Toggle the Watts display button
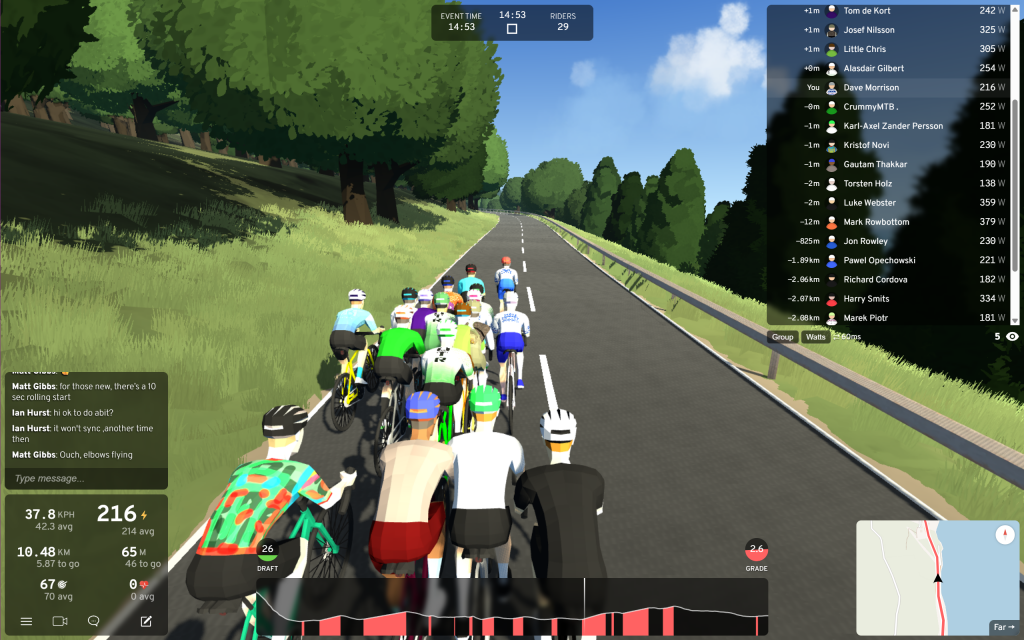This screenshot has width=1024, height=640. [x=816, y=337]
